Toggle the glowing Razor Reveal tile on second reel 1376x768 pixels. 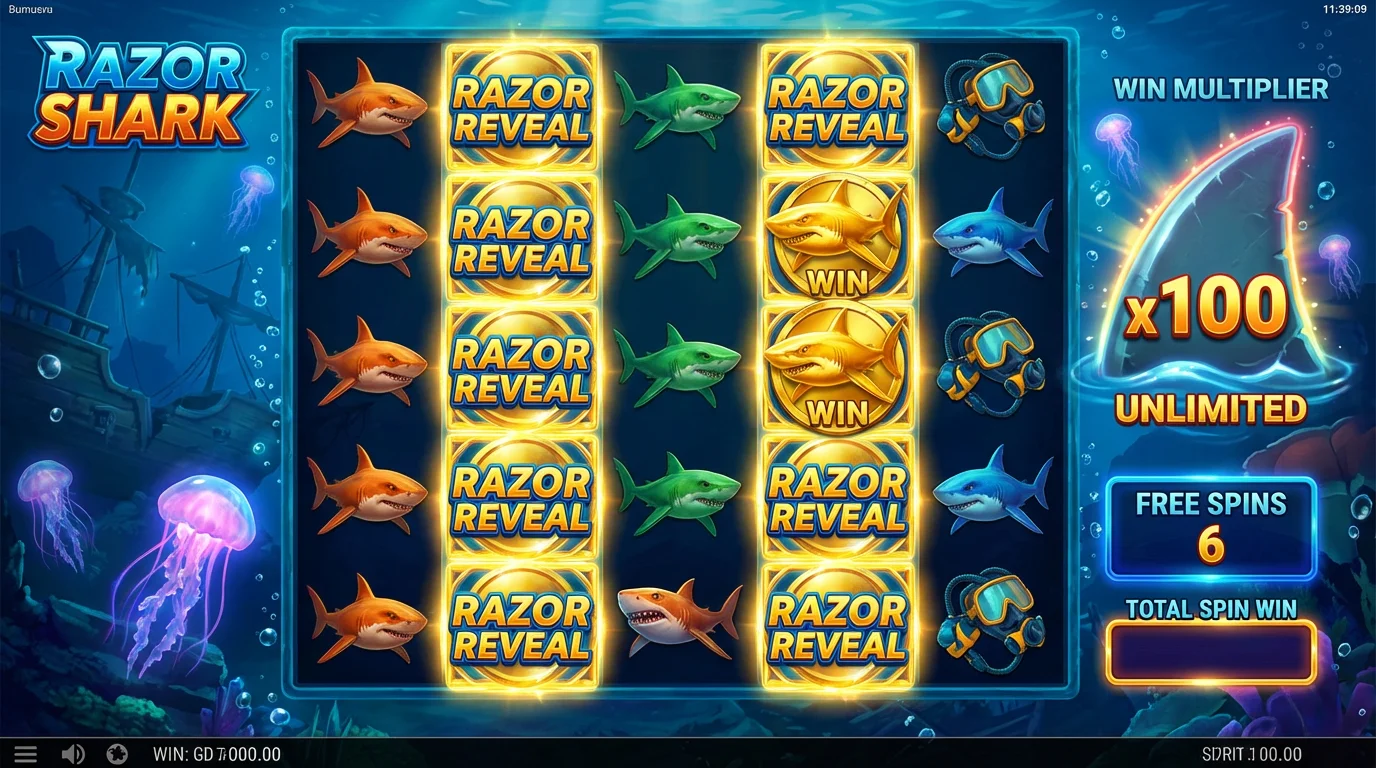[522, 365]
